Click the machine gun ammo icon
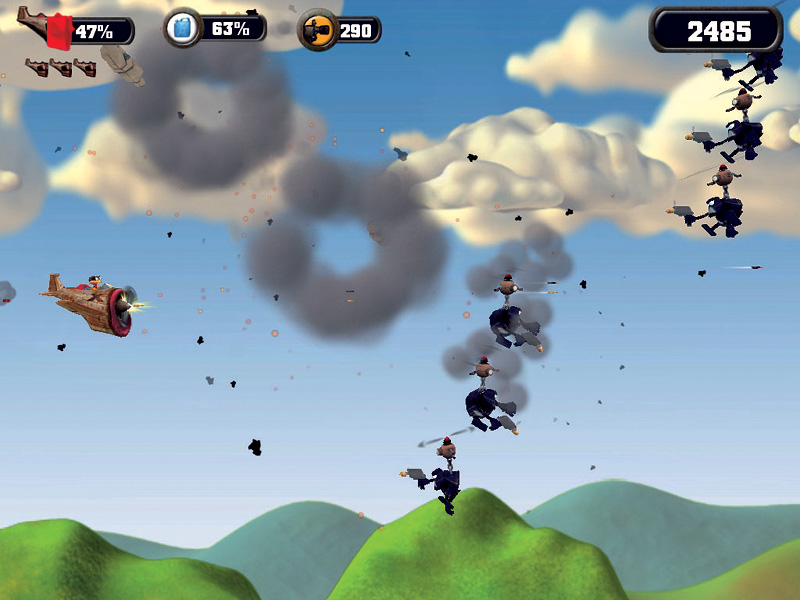Image resolution: width=800 pixels, height=600 pixels. 318,29
